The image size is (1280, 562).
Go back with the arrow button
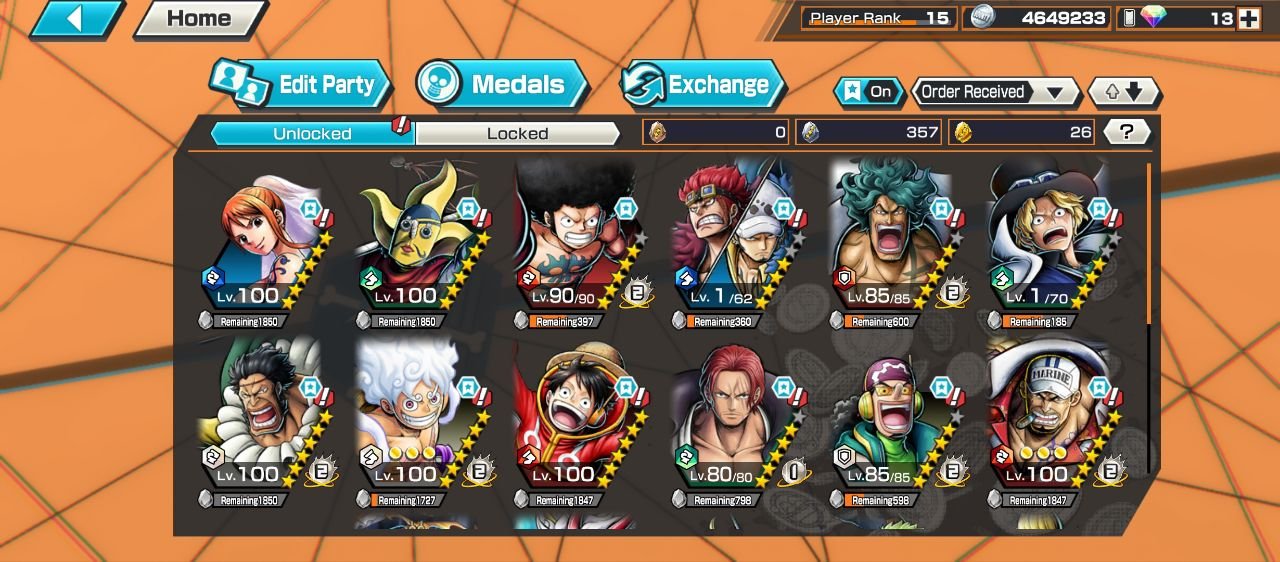pos(76,19)
